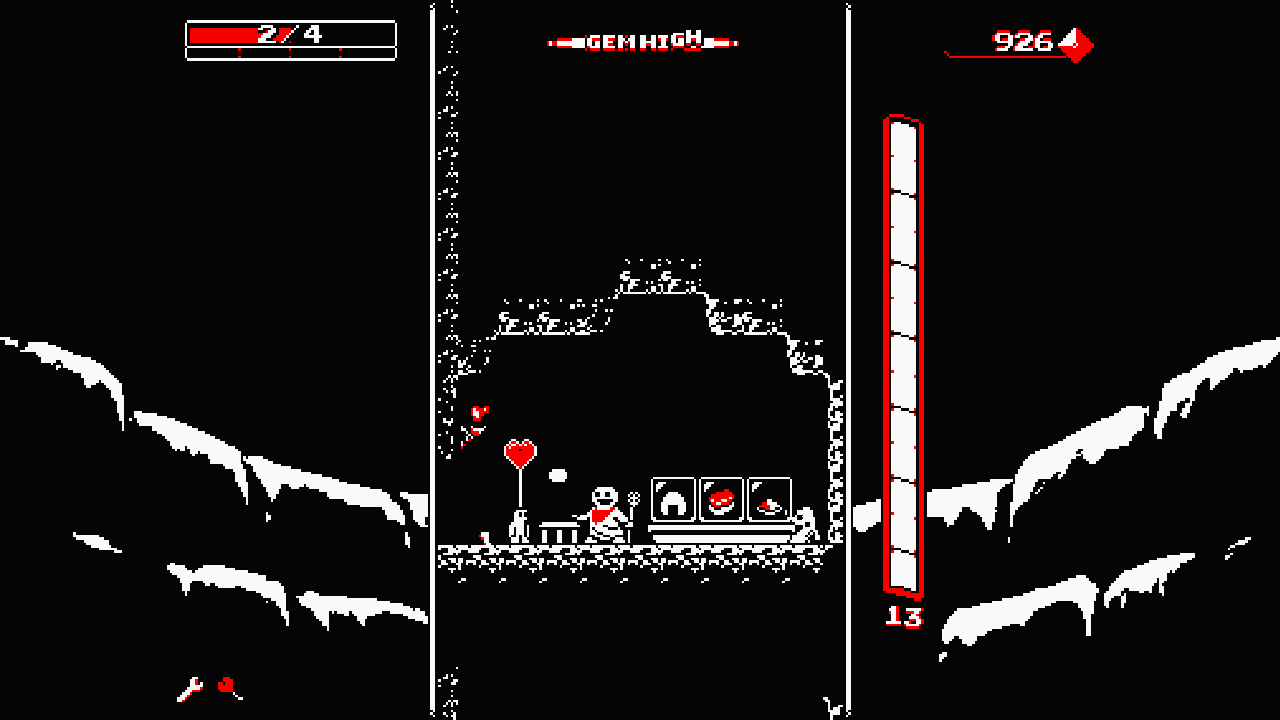Toggle the leftmost item frame selection

[x=674, y=499]
